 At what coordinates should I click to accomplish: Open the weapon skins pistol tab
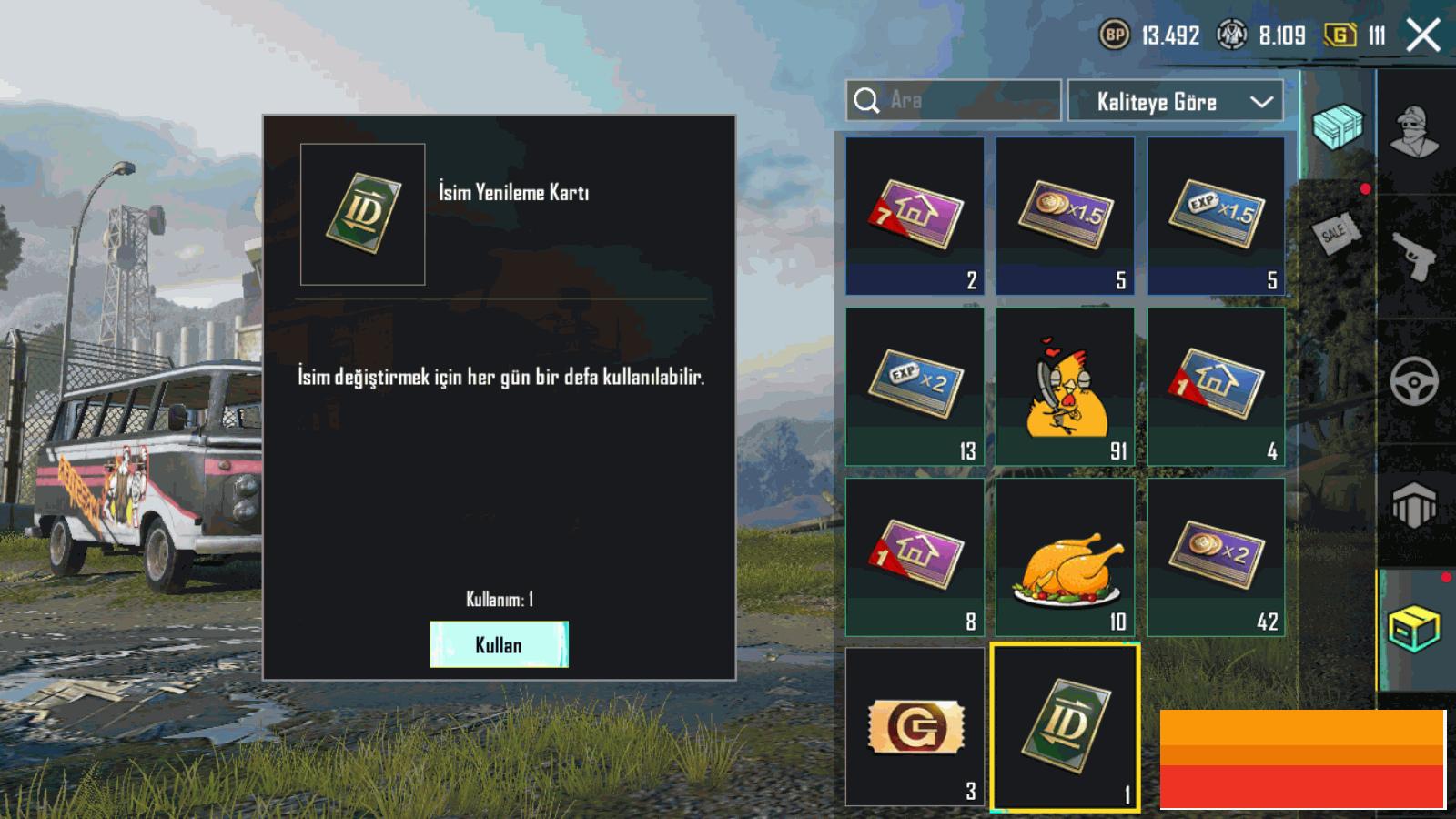[1415, 257]
